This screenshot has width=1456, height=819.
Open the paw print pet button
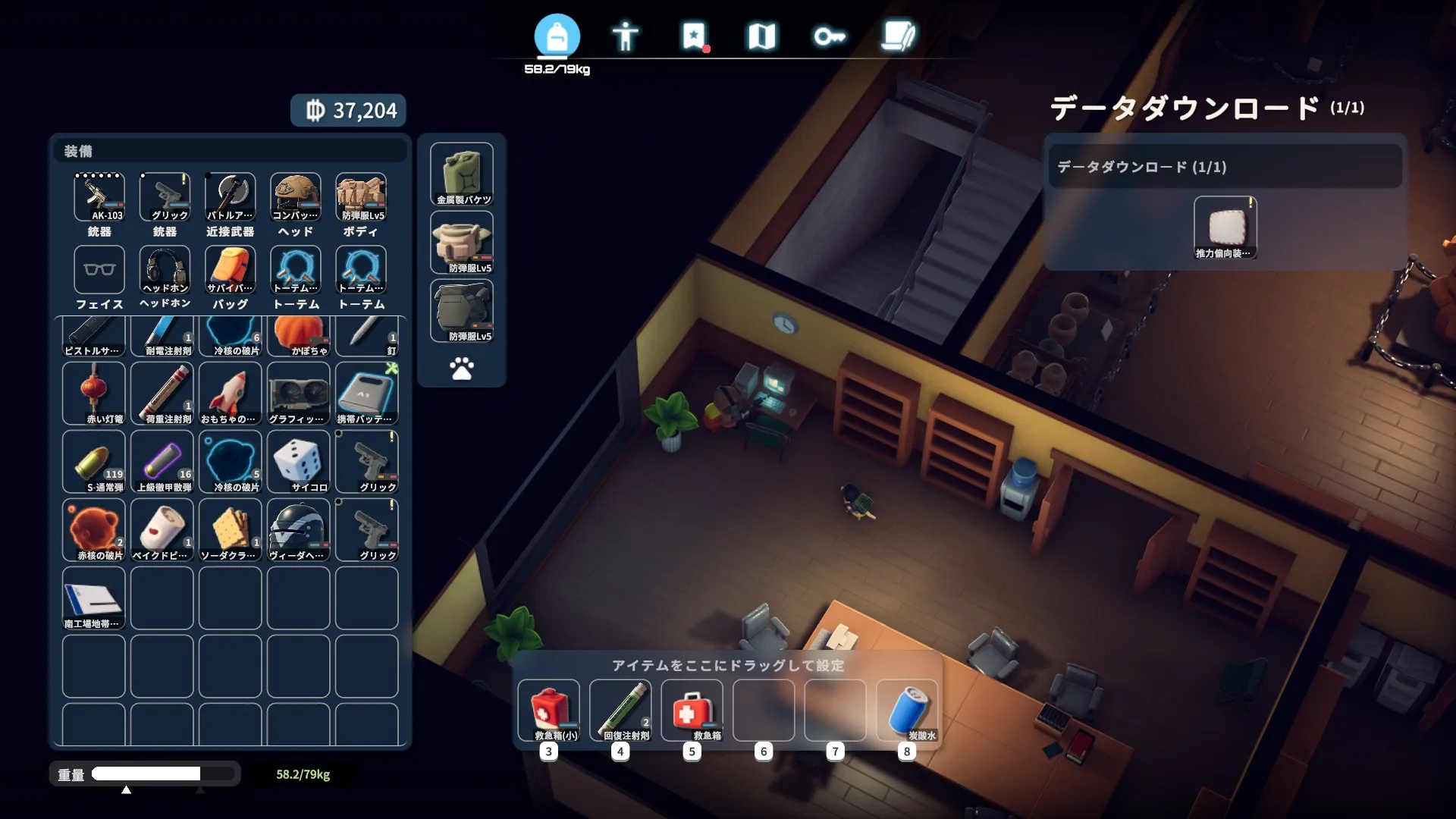[x=462, y=369]
